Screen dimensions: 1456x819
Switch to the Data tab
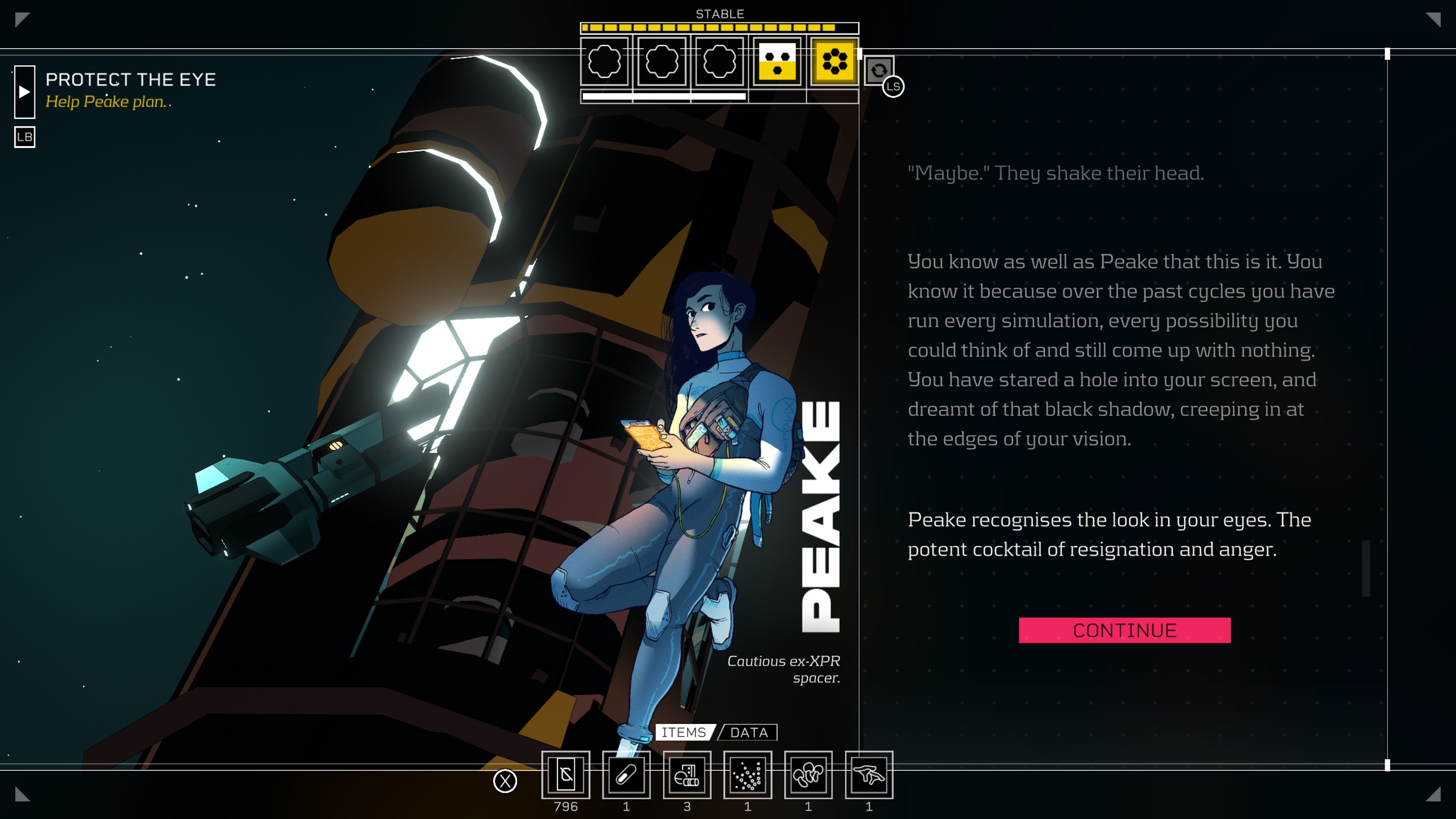(x=749, y=733)
